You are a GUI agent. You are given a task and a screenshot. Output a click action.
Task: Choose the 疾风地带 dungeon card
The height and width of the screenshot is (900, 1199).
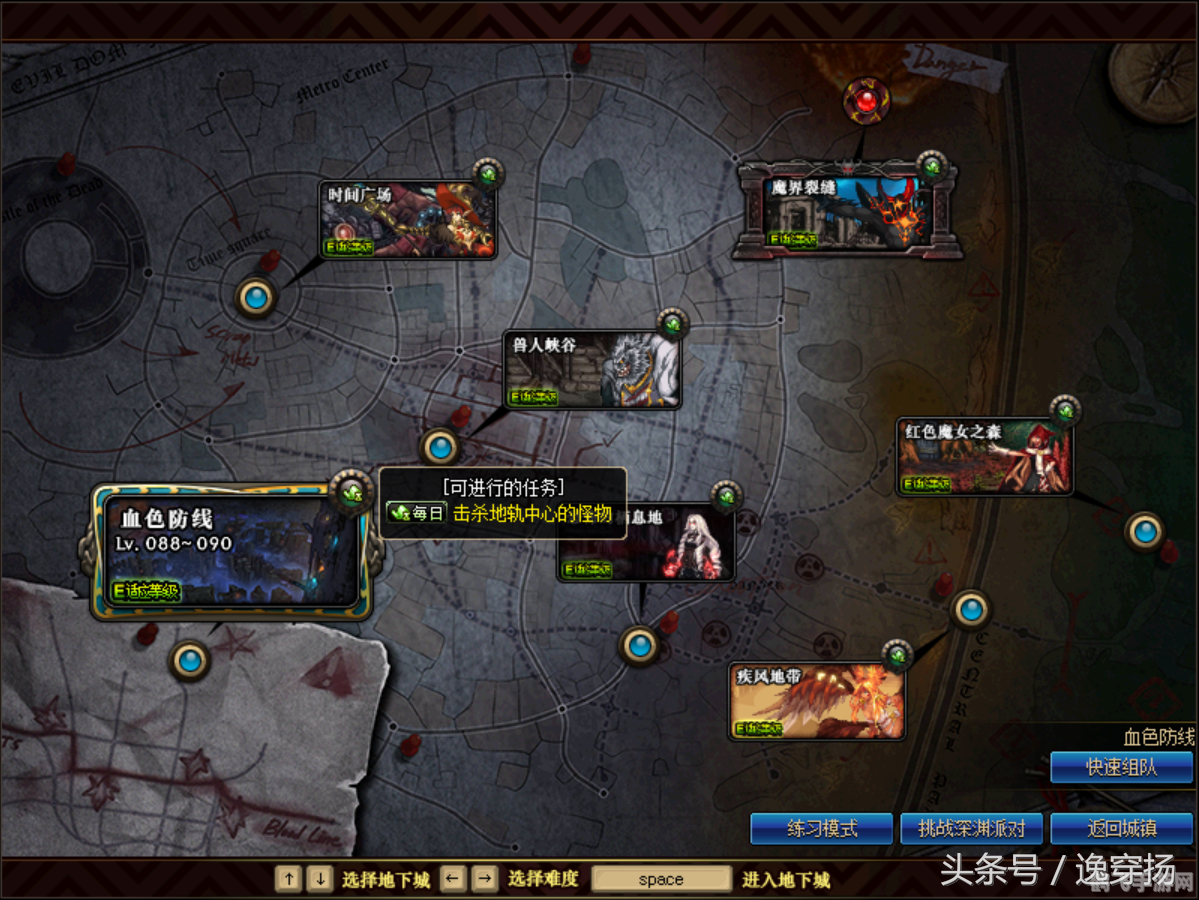pos(817,701)
